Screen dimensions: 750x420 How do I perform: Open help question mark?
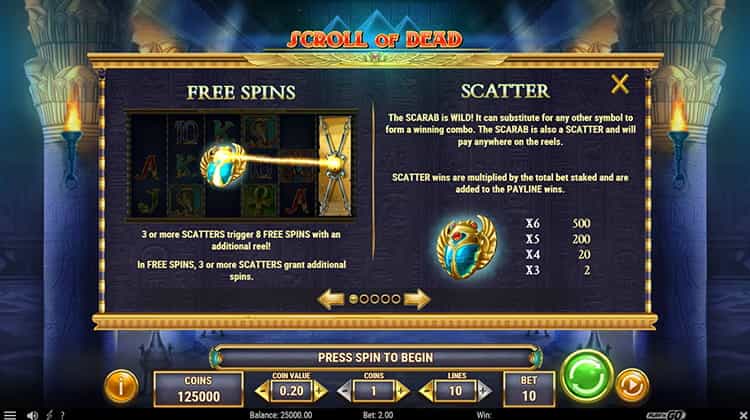coord(62,414)
